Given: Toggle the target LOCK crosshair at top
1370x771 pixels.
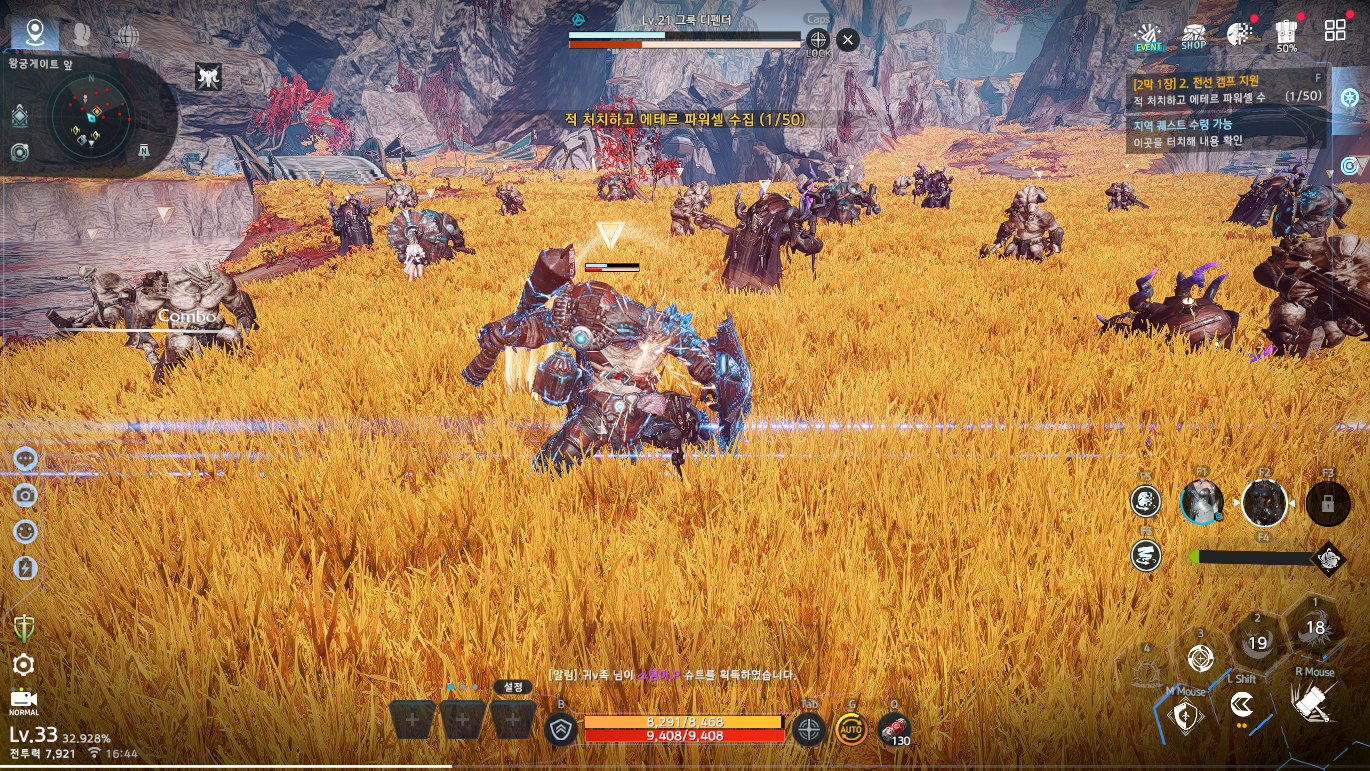Looking at the screenshot, I should coord(818,41).
